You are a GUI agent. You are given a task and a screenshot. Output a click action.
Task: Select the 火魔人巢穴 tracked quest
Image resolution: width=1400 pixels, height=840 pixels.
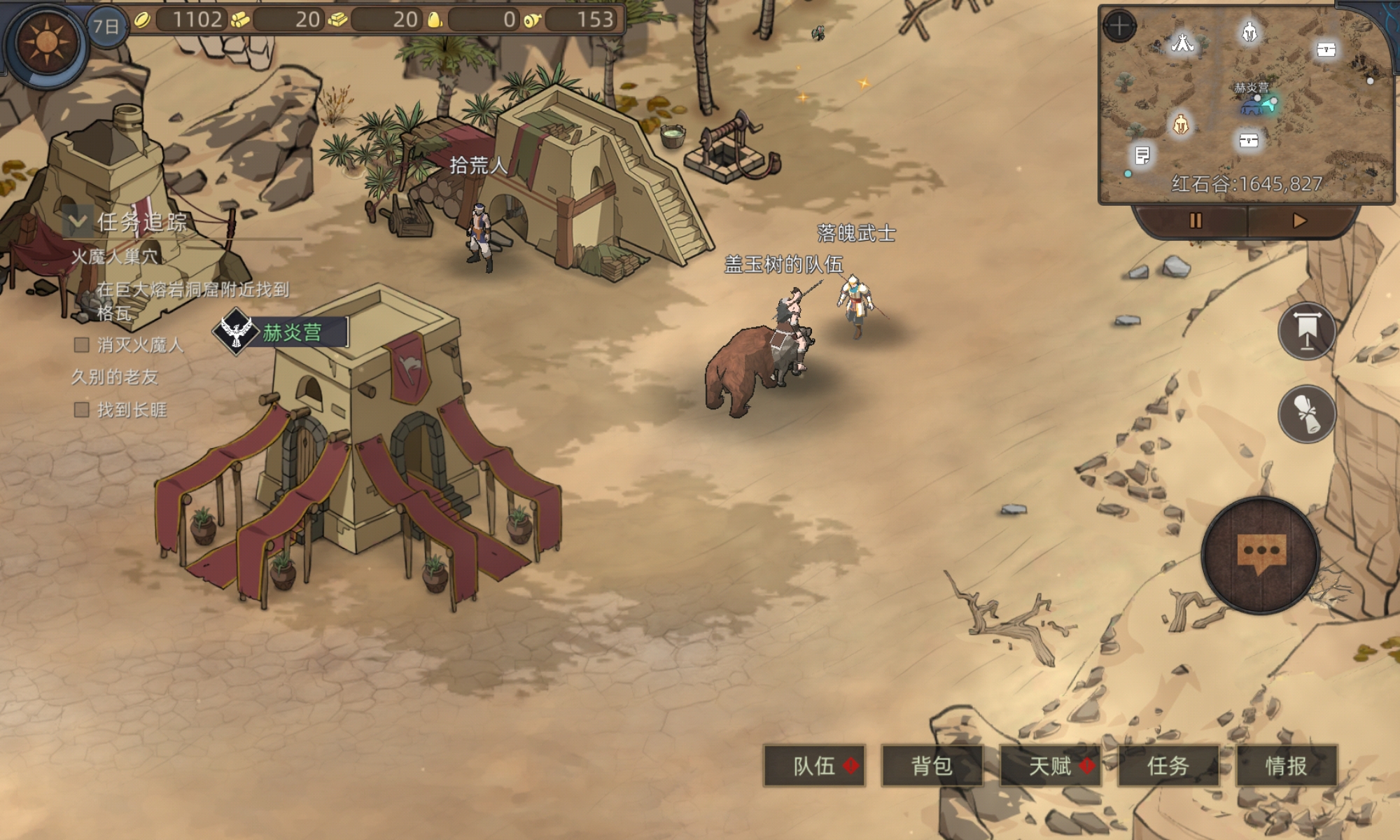(x=115, y=257)
